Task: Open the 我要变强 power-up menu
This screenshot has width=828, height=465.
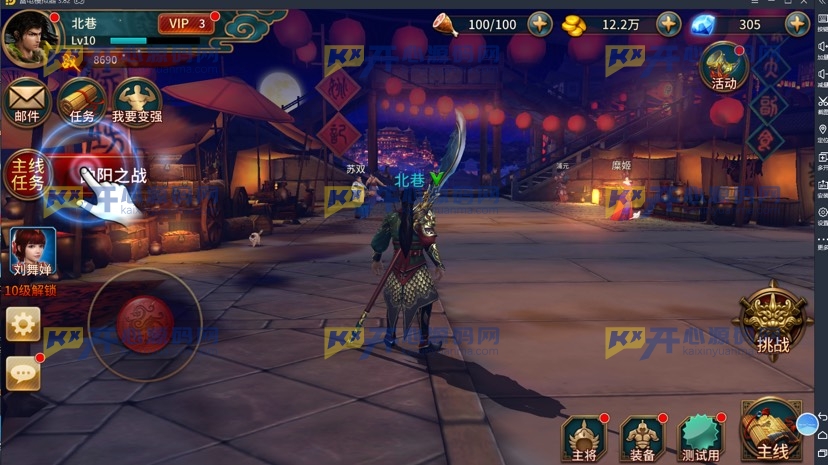Action: (137, 102)
